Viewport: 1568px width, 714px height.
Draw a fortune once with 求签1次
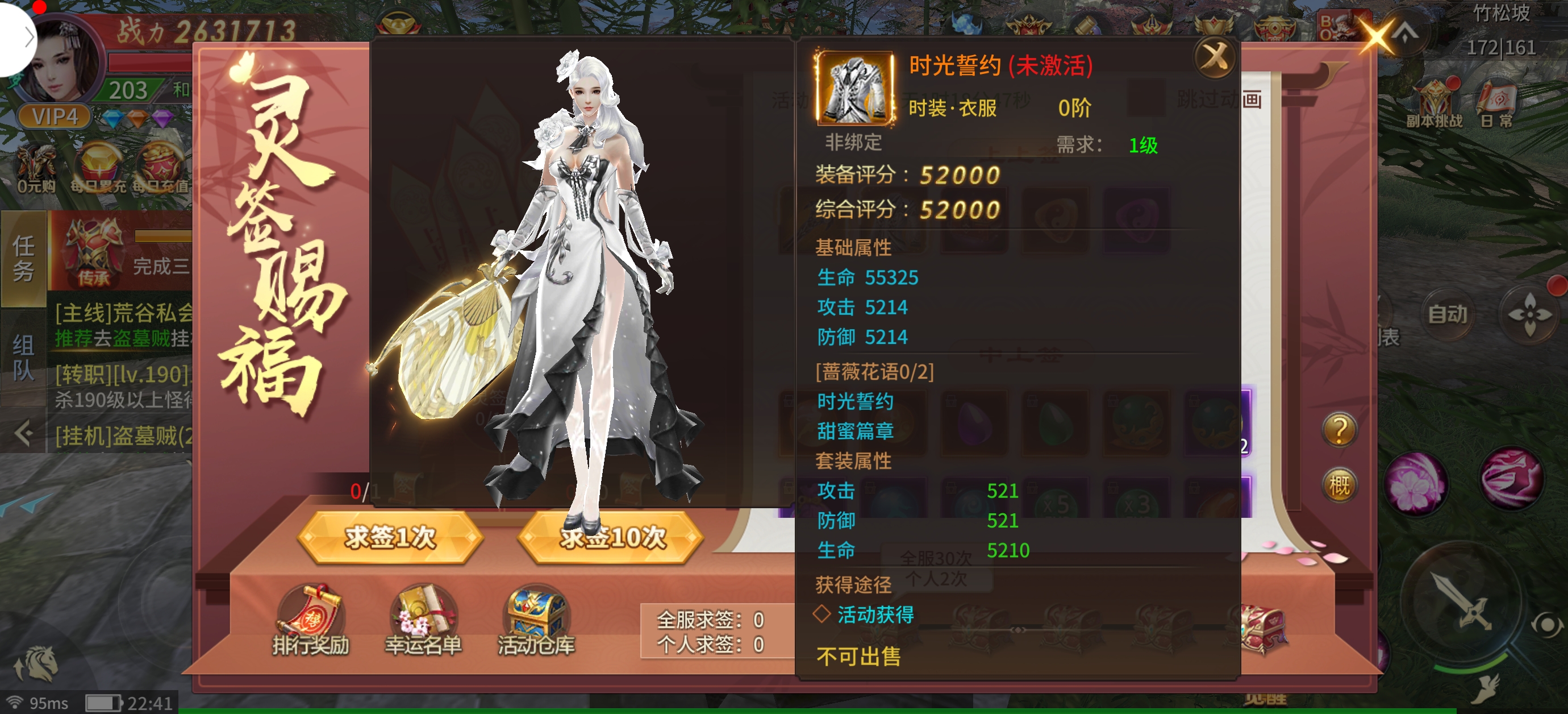390,537
